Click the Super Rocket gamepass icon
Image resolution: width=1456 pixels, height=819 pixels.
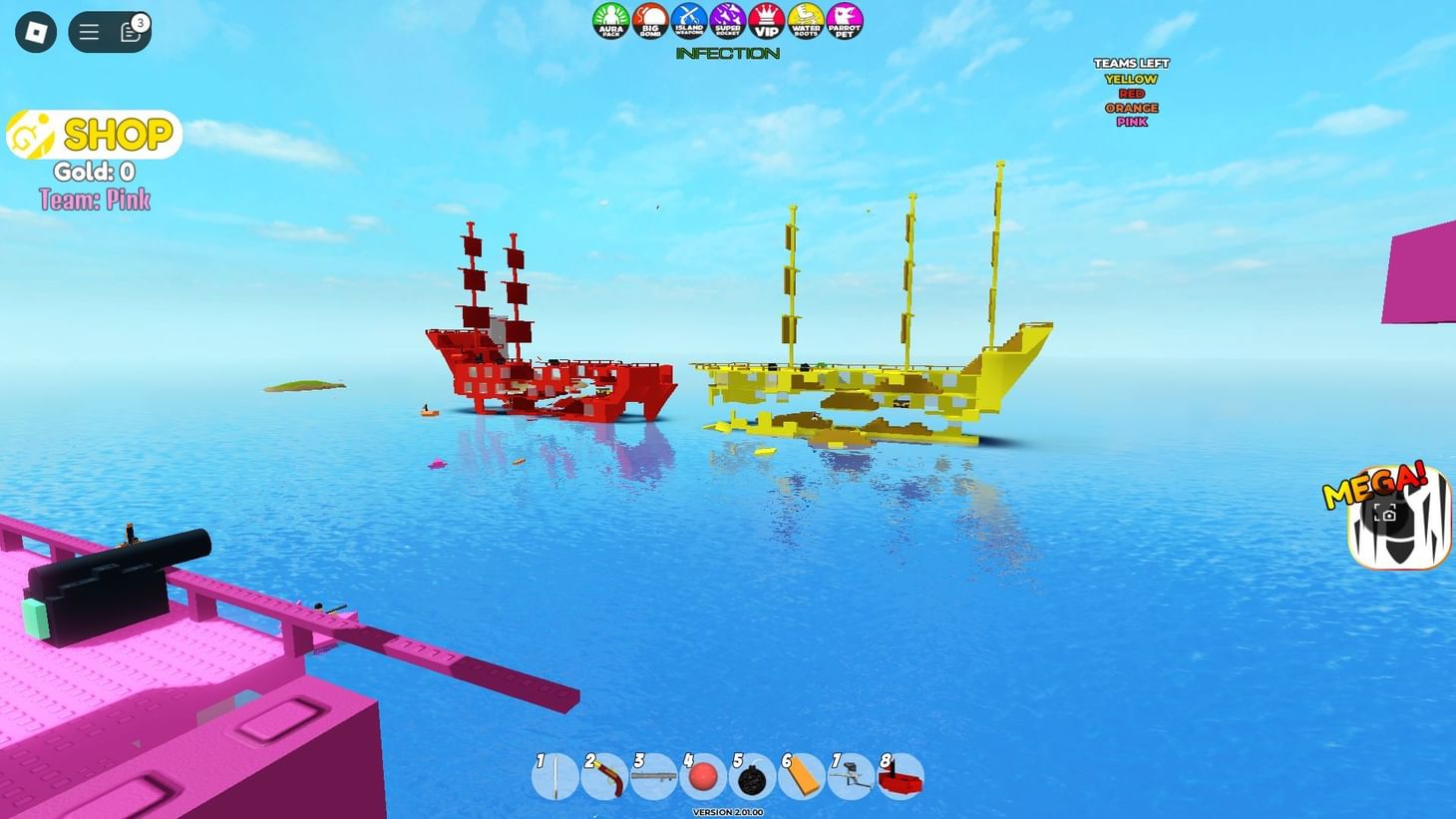[x=726, y=20]
